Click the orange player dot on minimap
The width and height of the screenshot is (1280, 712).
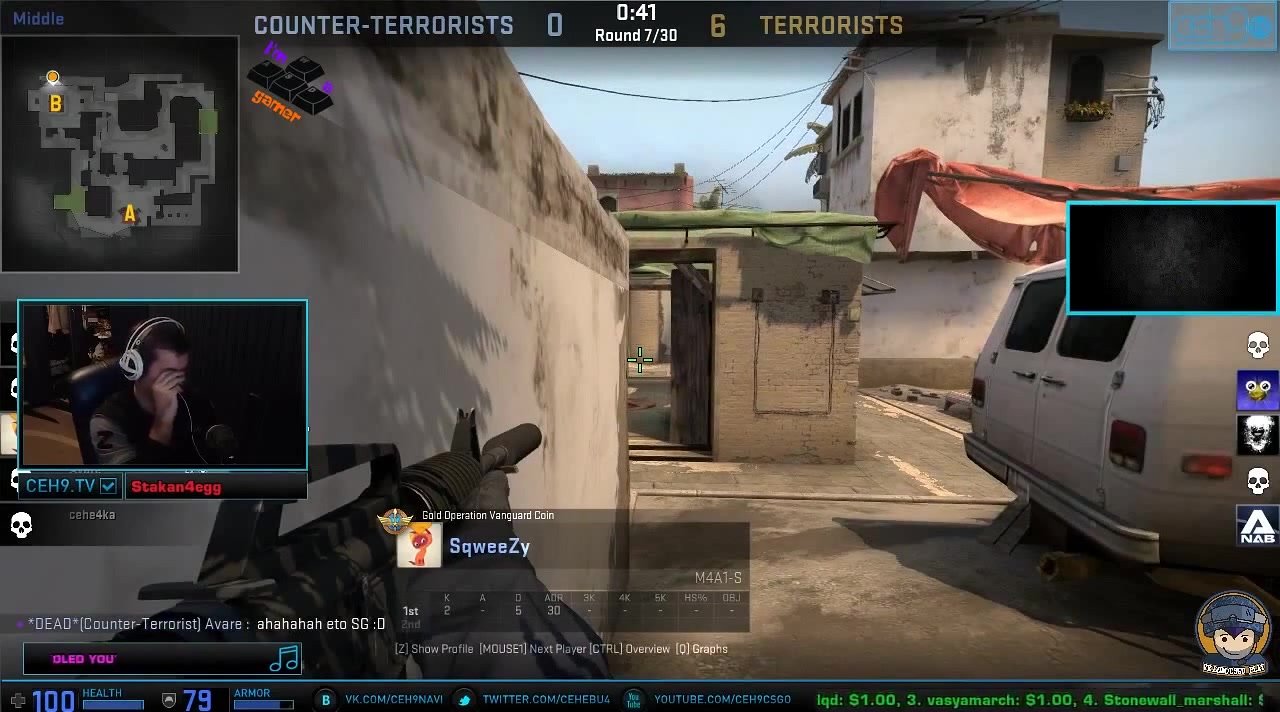pos(53,77)
